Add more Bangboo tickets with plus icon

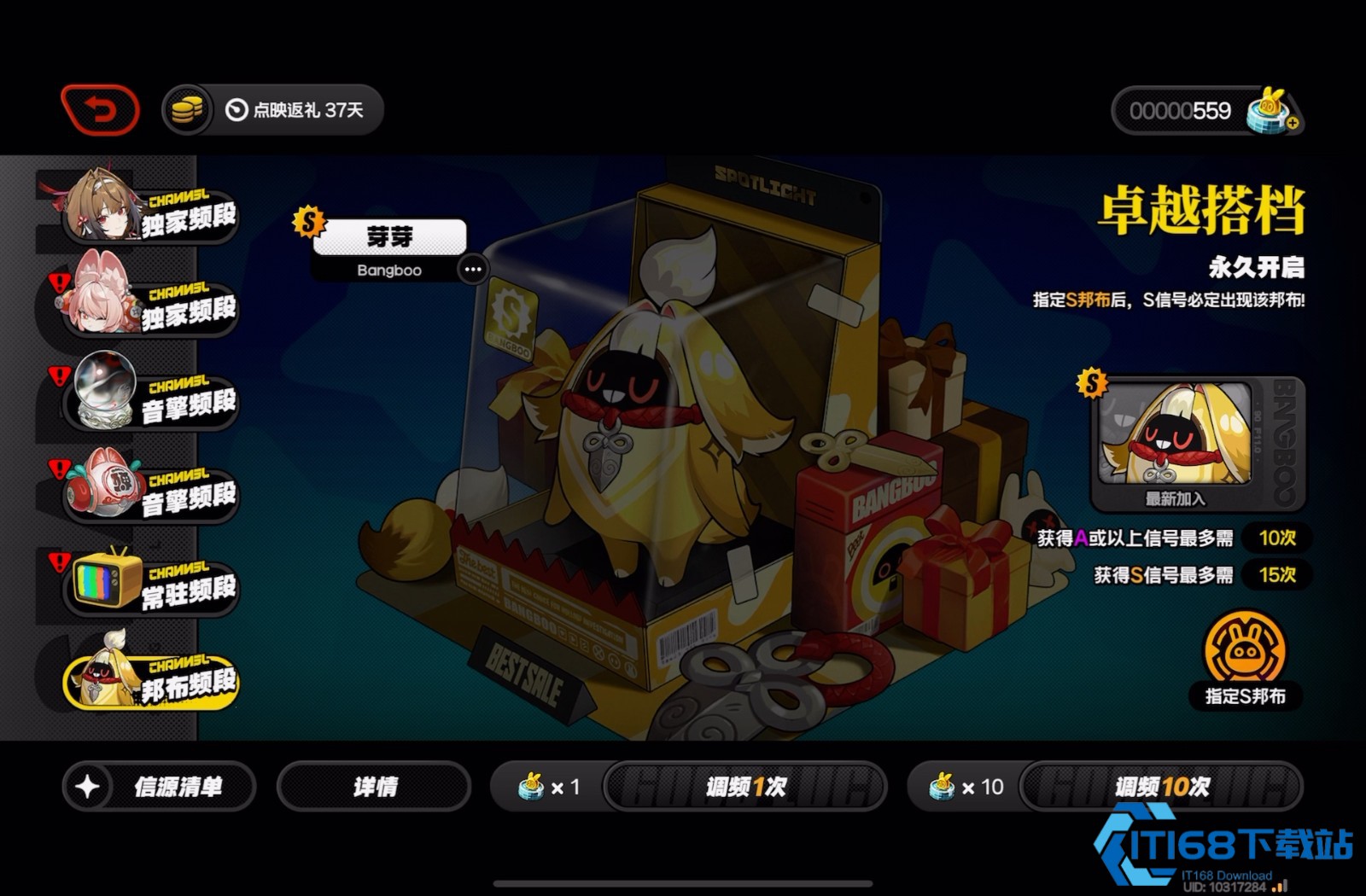pyautogui.click(x=1293, y=123)
